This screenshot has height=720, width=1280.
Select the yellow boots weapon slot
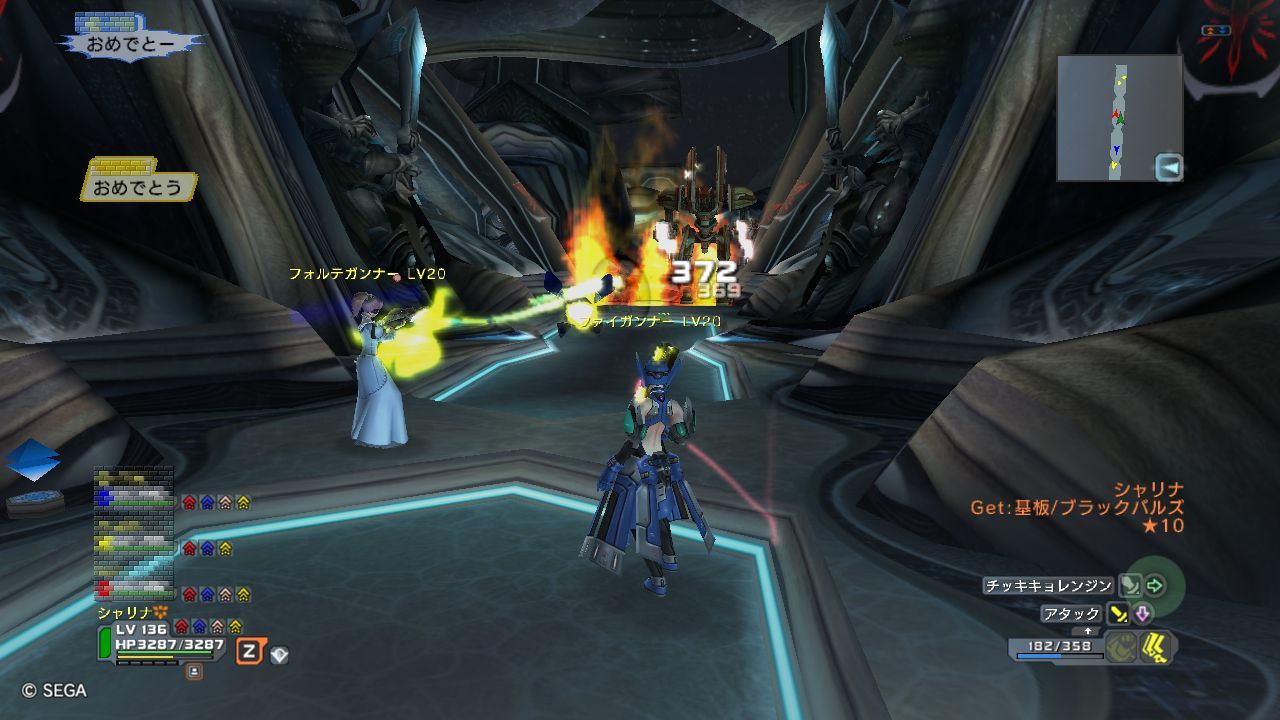point(1155,647)
